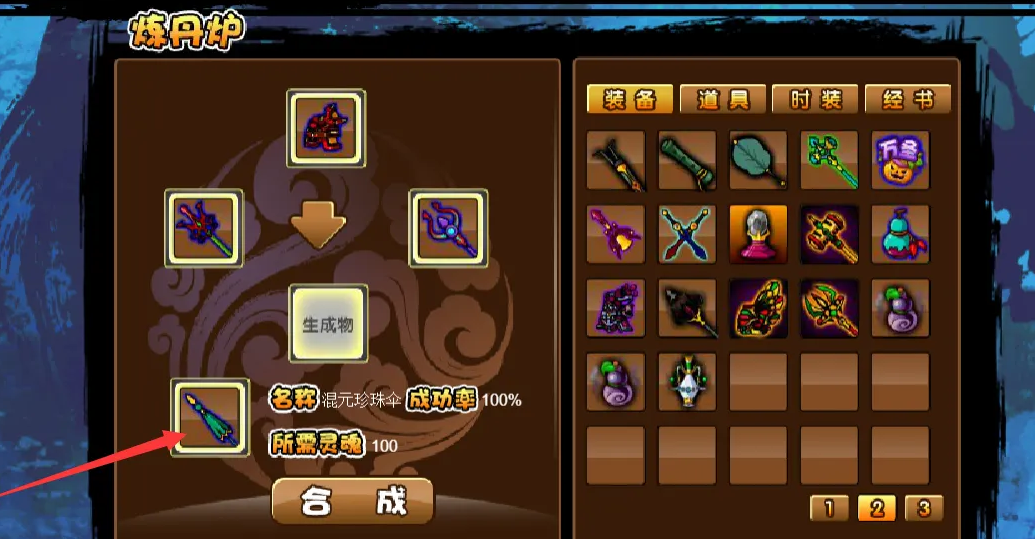Choose the green bamboo tube item
This screenshot has height=539, width=1035.
(x=688, y=161)
